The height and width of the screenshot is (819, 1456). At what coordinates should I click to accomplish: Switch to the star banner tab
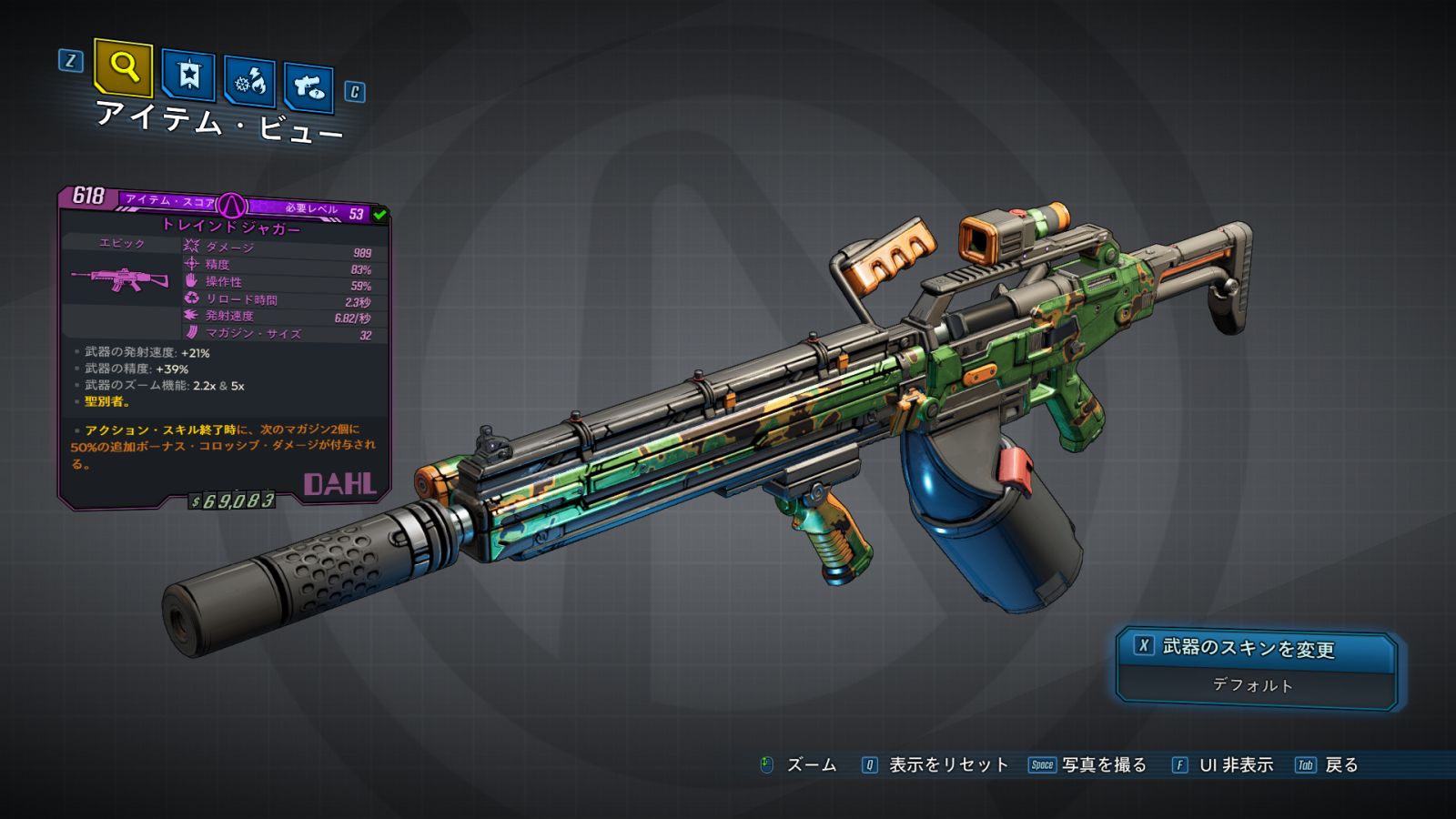tap(188, 75)
